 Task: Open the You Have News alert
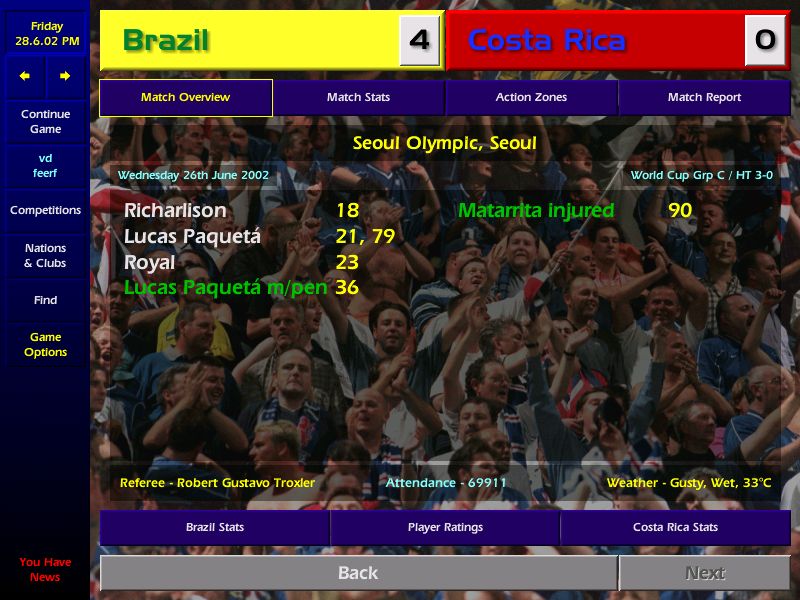point(45,570)
